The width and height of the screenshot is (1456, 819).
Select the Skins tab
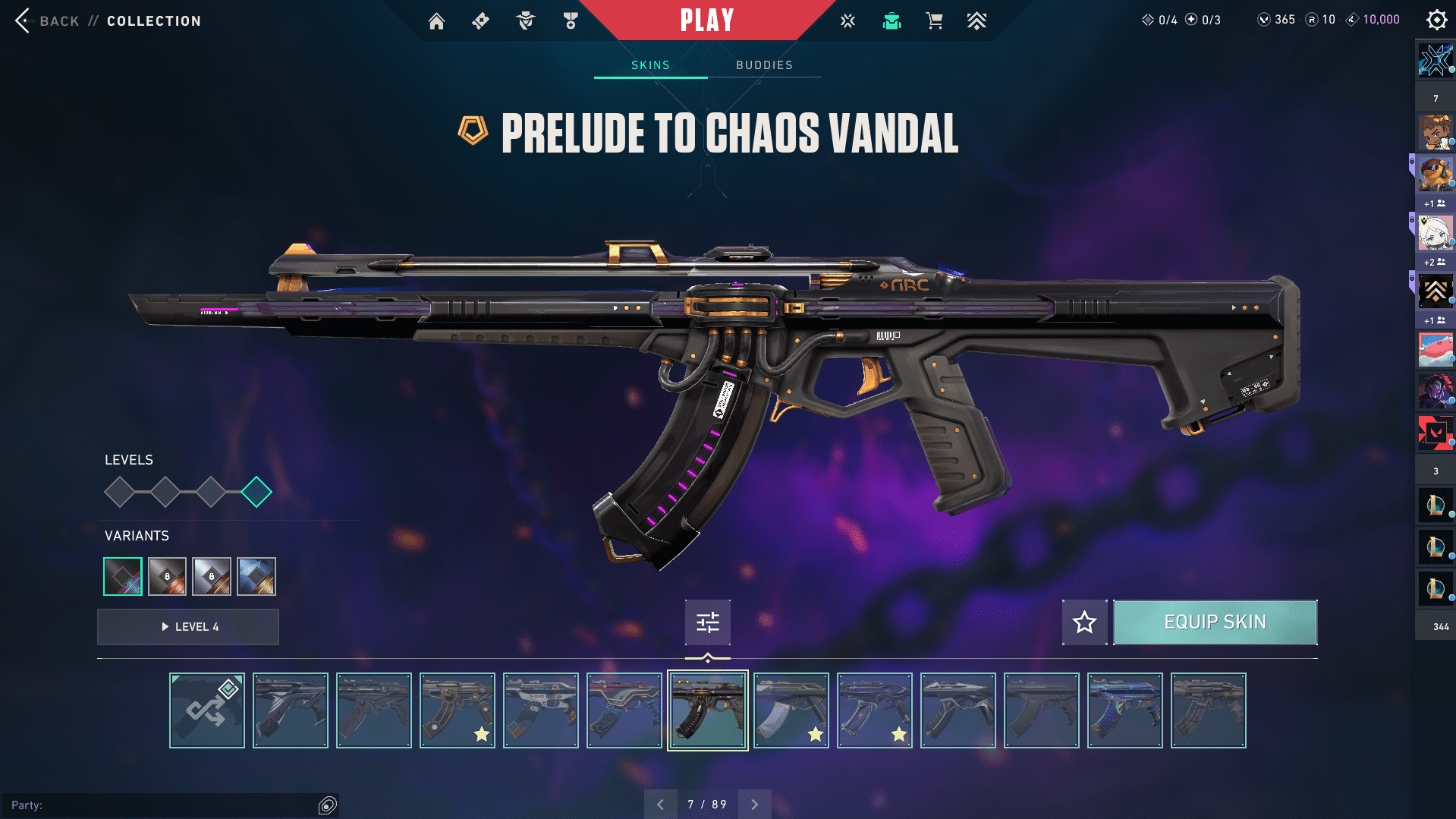click(650, 65)
